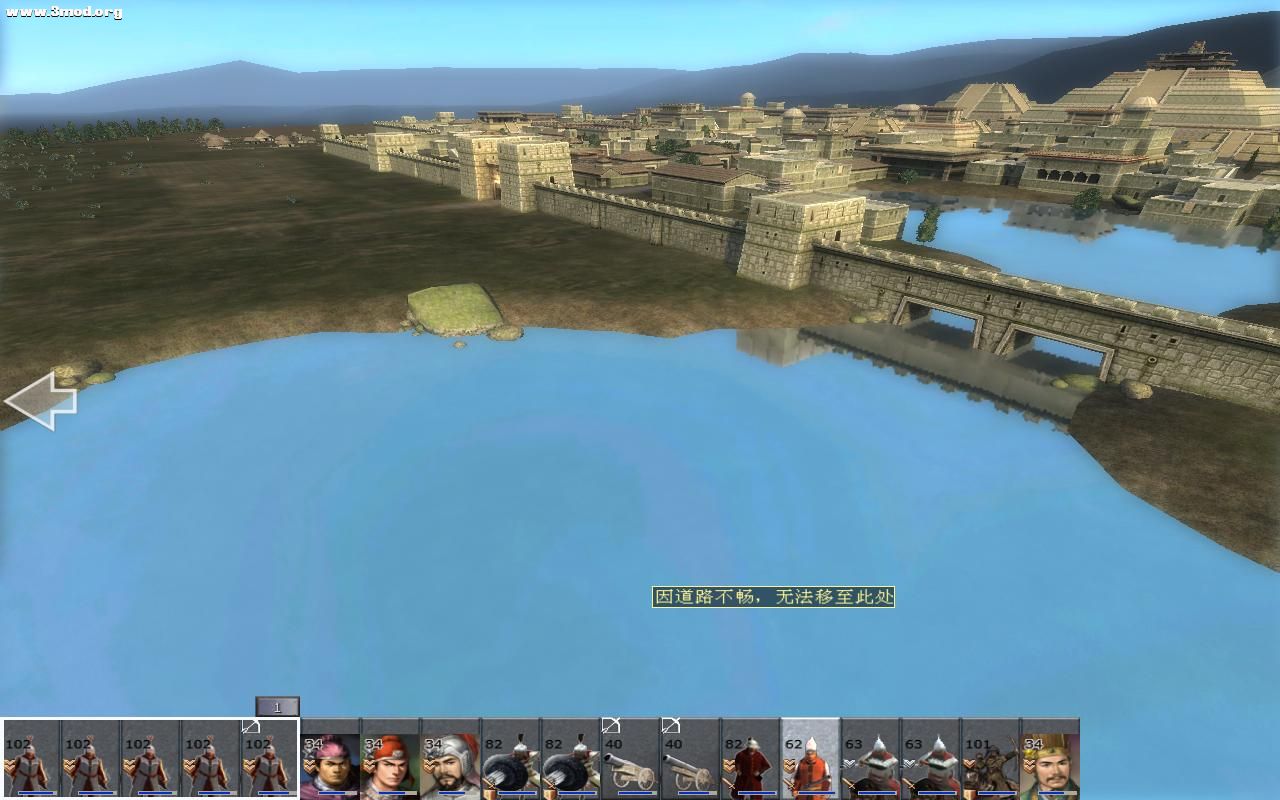The width and height of the screenshot is (1280, 800).
Task: Click the large left arrow navigation icon
Action: point(44,398)
